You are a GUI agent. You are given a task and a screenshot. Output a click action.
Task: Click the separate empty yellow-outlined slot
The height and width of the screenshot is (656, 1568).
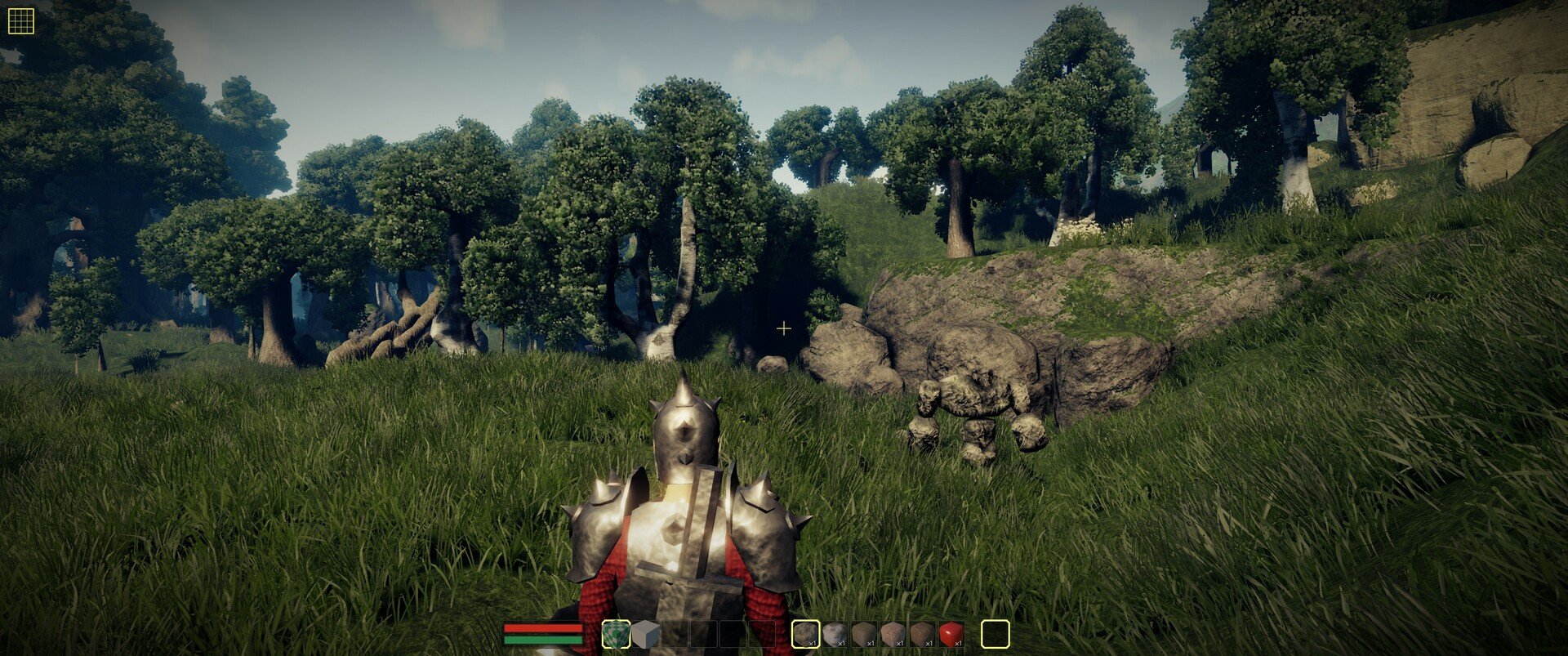(x=995, y=634)
